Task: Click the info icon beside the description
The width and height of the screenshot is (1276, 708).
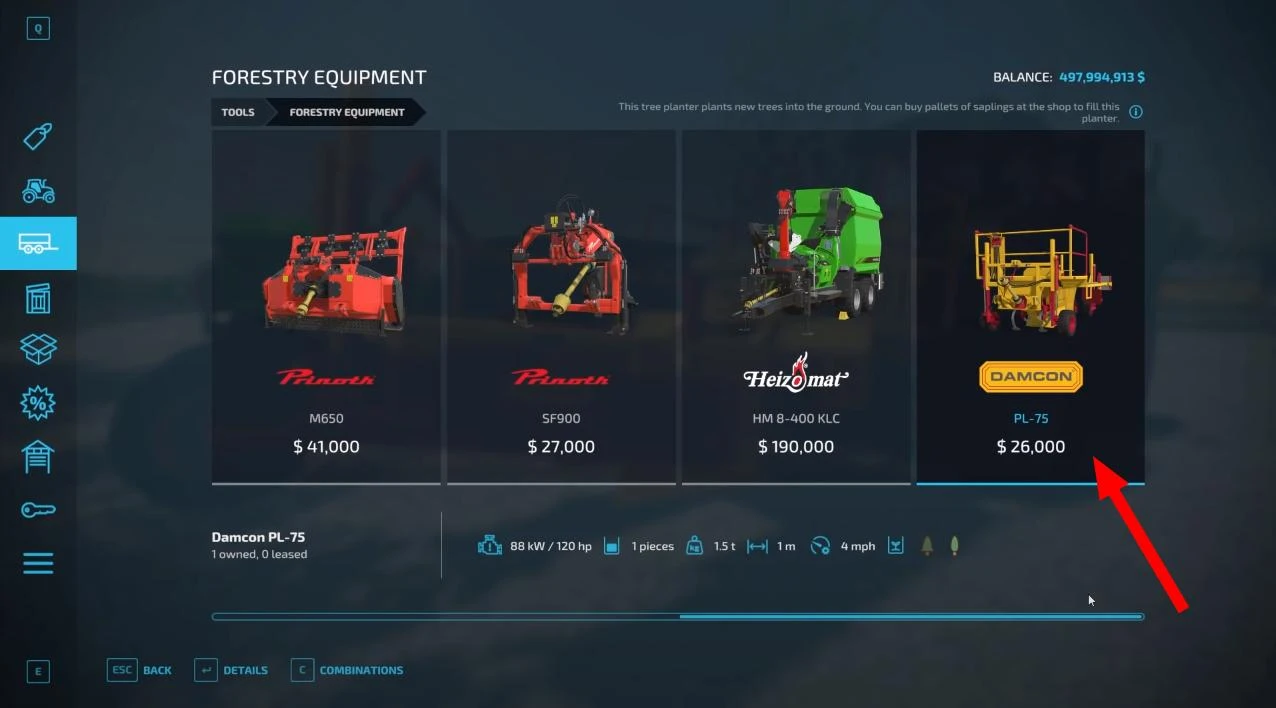Action: pyautogui.click(x=1136, y=112)
